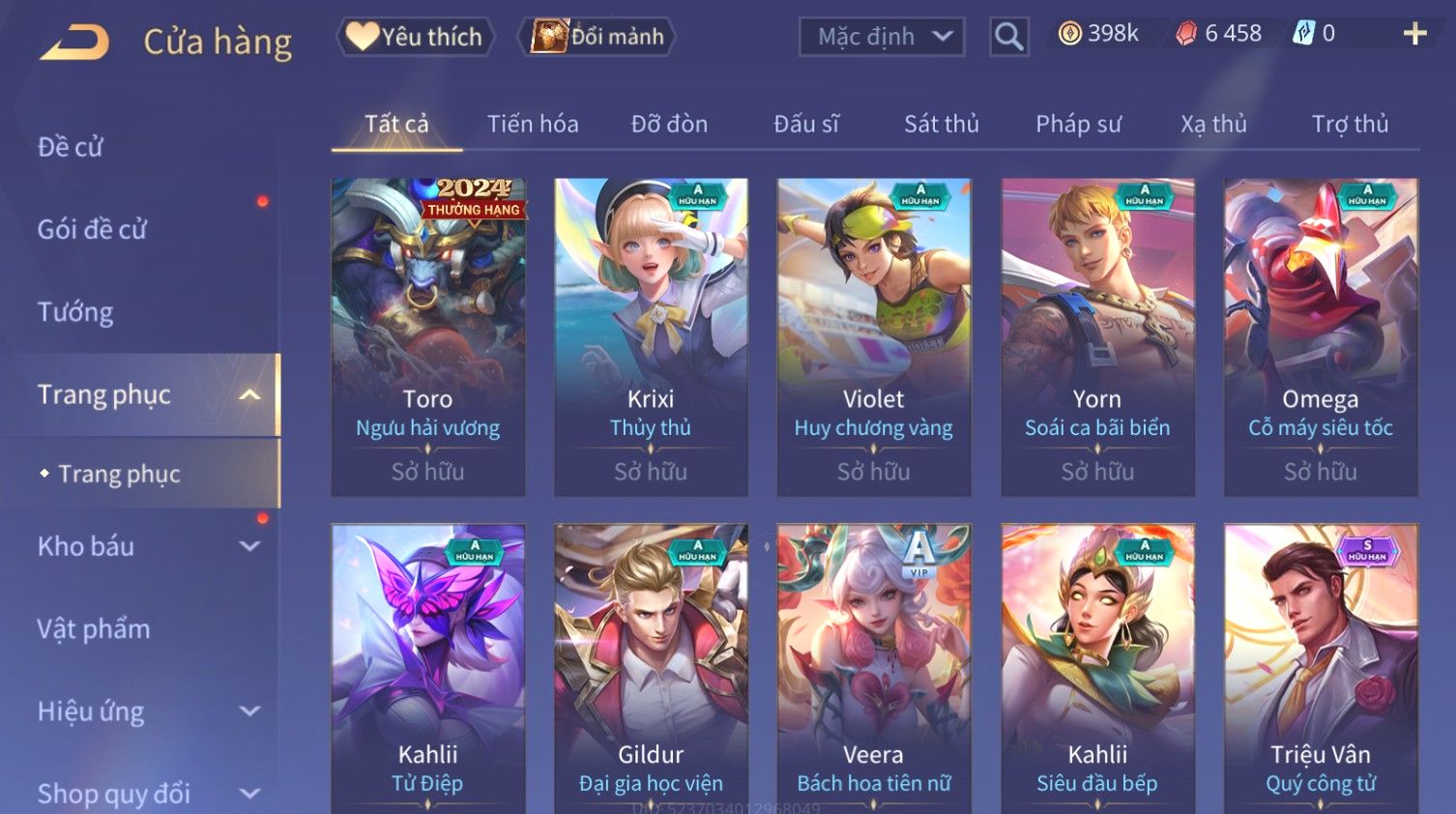Expand the Mặc định sort dropdown
Viewport: 1456px width, 814px height.
(x=882, y=37)
